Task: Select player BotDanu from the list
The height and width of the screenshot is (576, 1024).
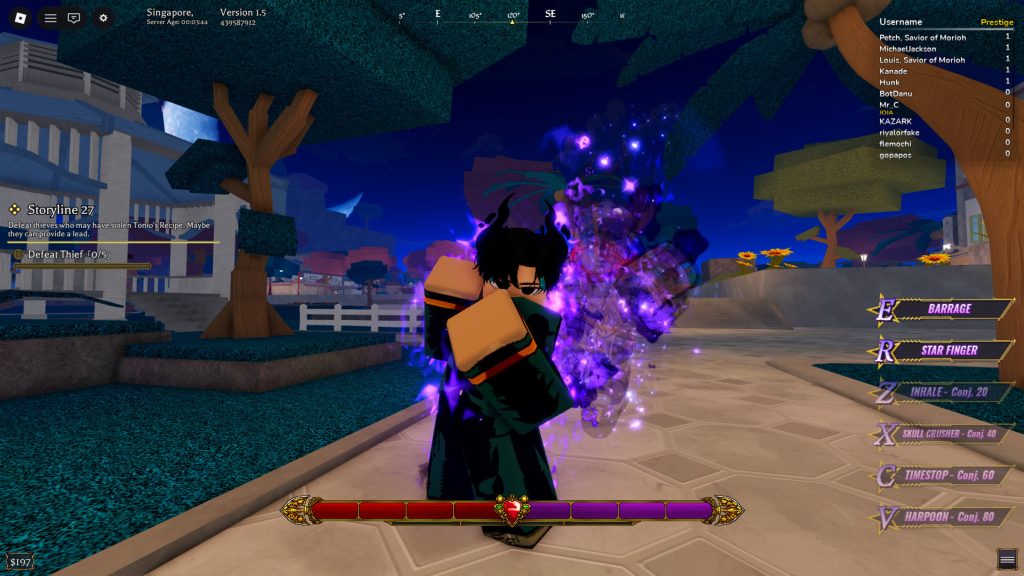Action: click(x=897, y=93)
